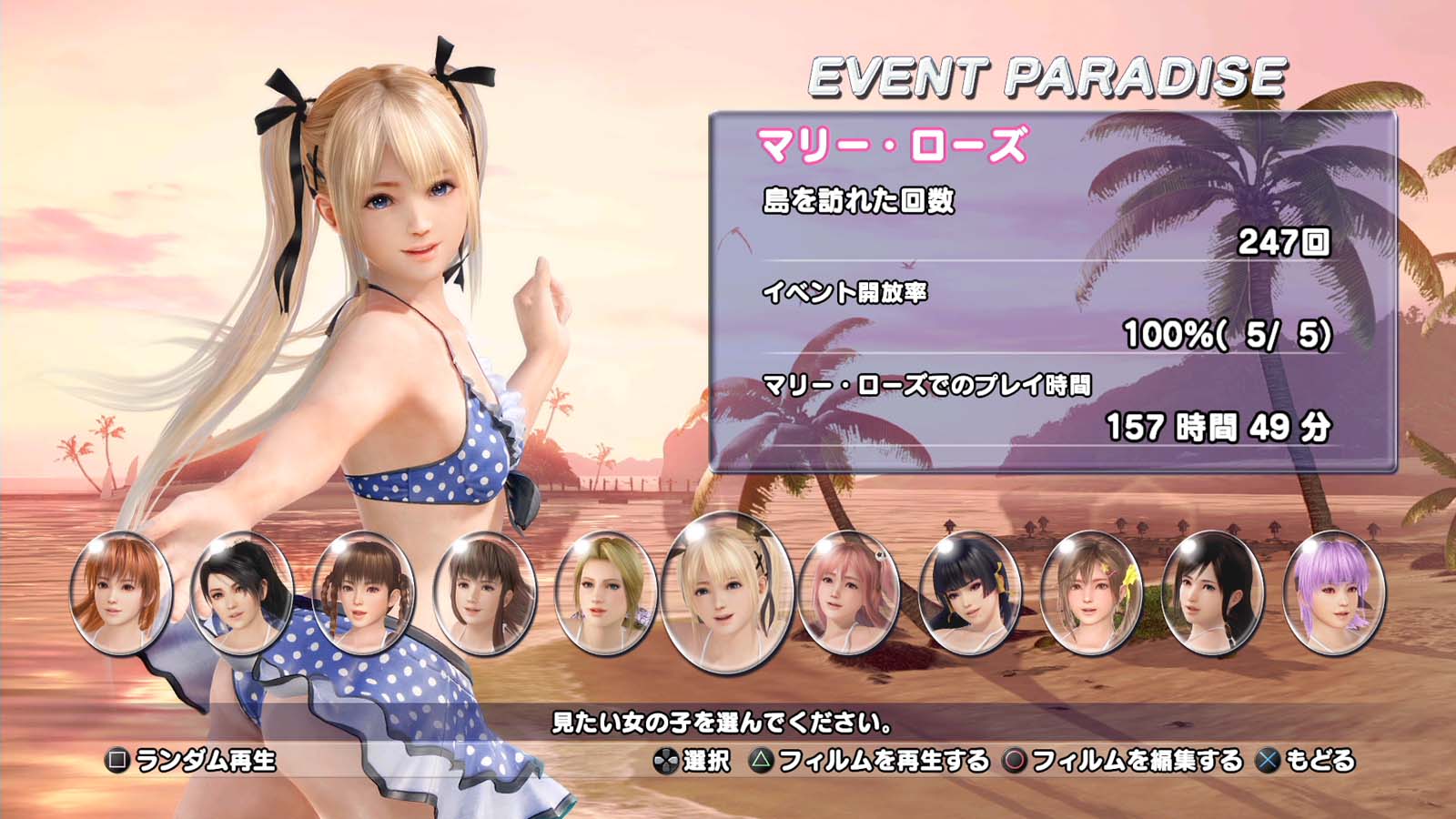Select the girl with a yellow hair flower
1456x819 pixels.
[x=1091, y=592]
